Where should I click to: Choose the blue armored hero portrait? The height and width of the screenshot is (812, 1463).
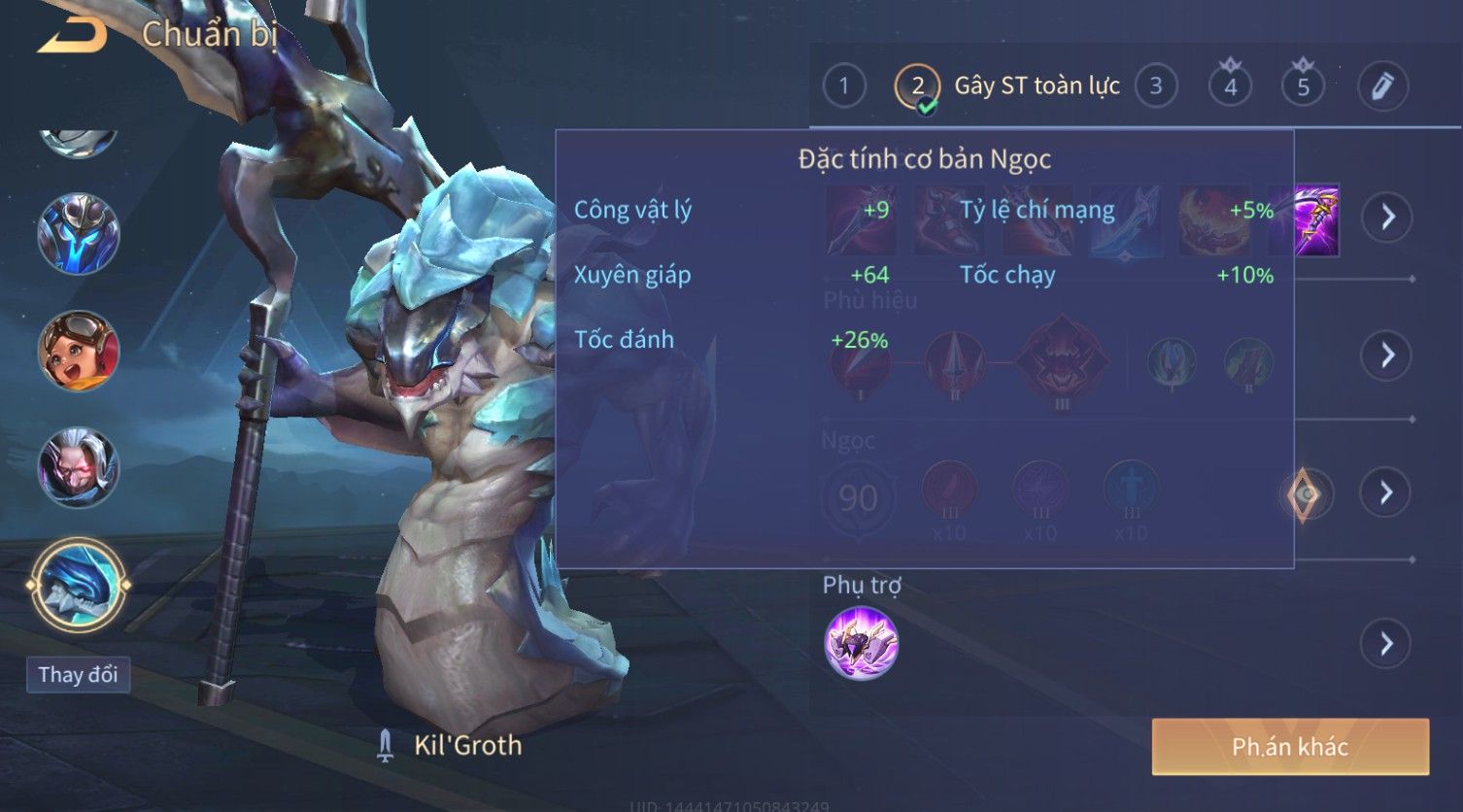(x=78, y=234)
